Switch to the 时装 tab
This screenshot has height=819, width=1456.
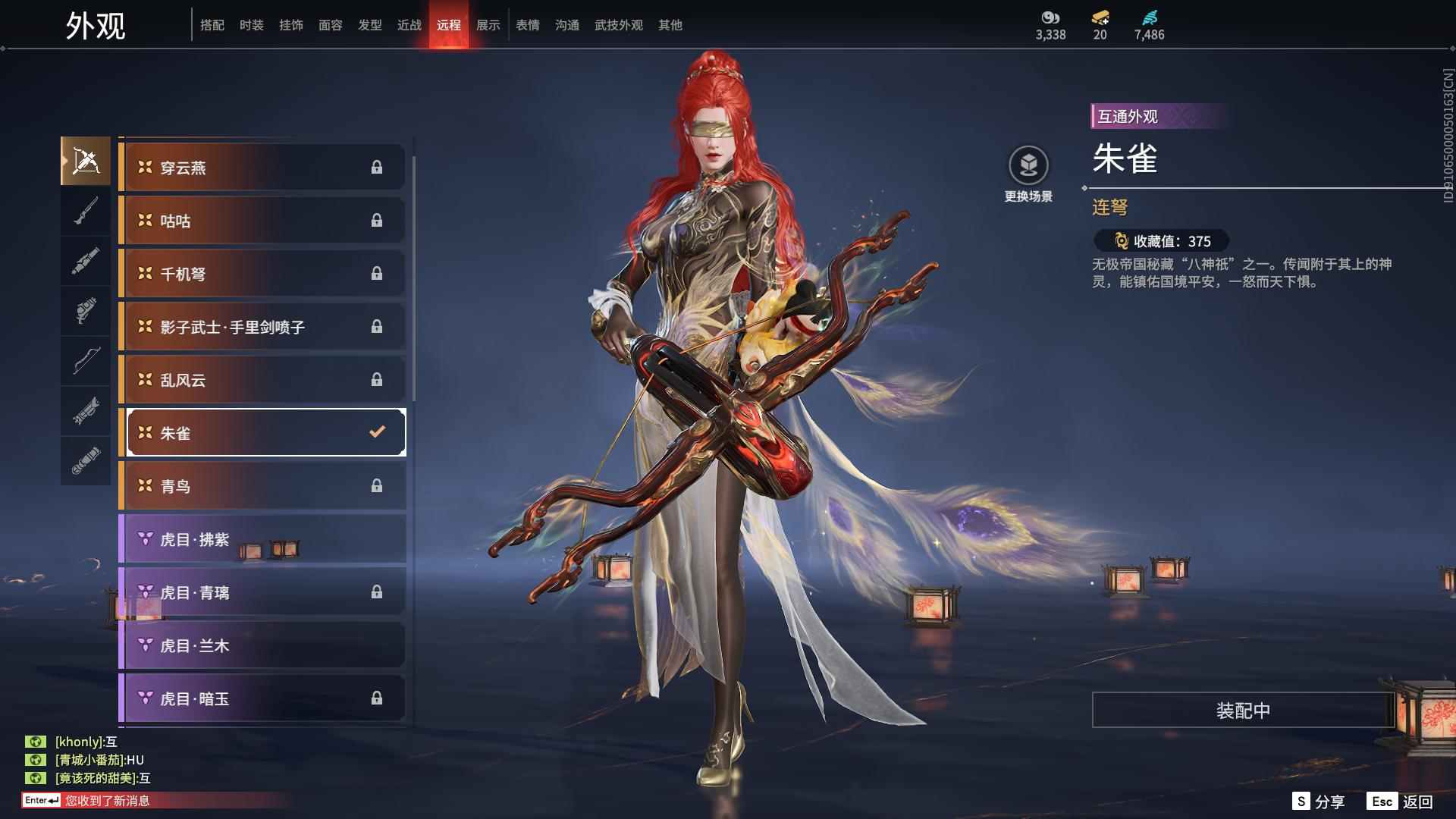[251, 25]
